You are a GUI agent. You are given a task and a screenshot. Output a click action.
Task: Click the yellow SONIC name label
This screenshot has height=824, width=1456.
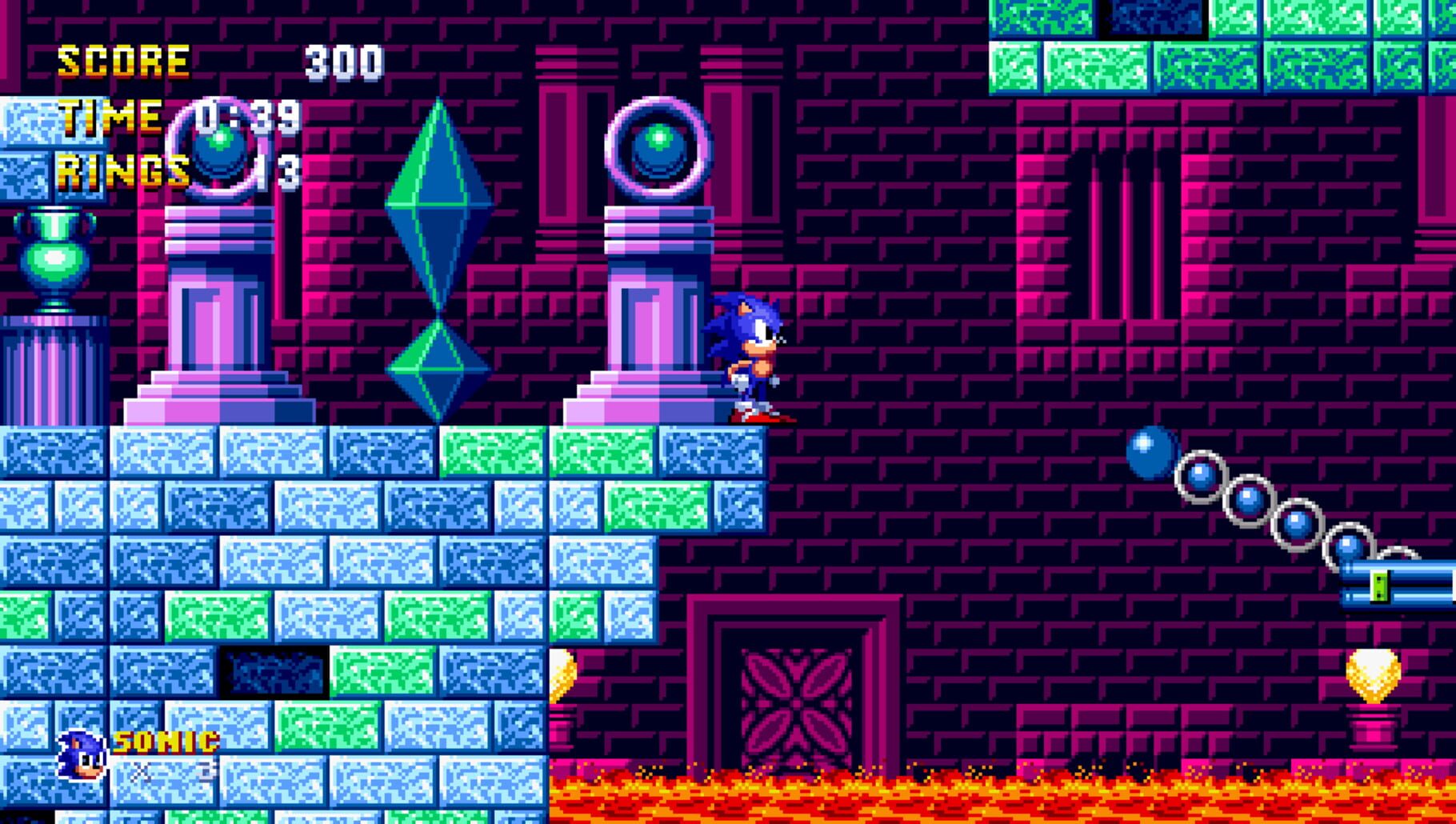(x=164, y=744)
